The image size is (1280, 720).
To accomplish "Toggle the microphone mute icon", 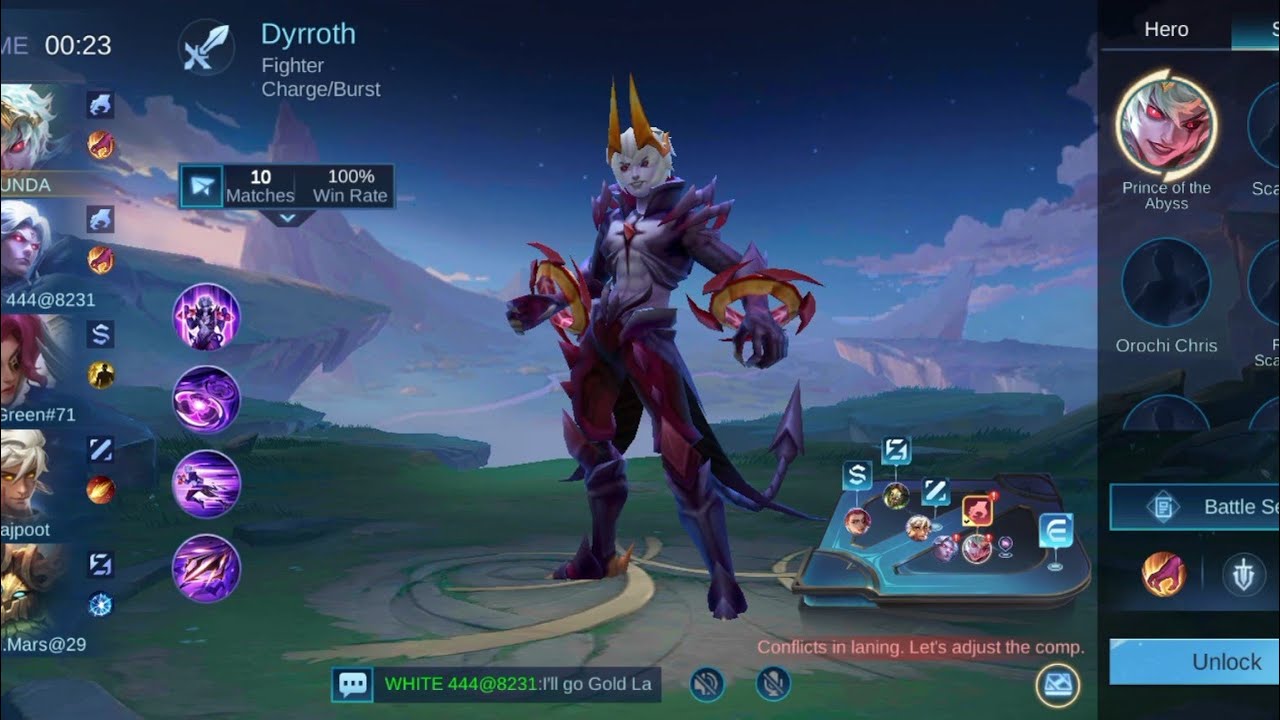I will pyautogui.click(x=773, y=684).
